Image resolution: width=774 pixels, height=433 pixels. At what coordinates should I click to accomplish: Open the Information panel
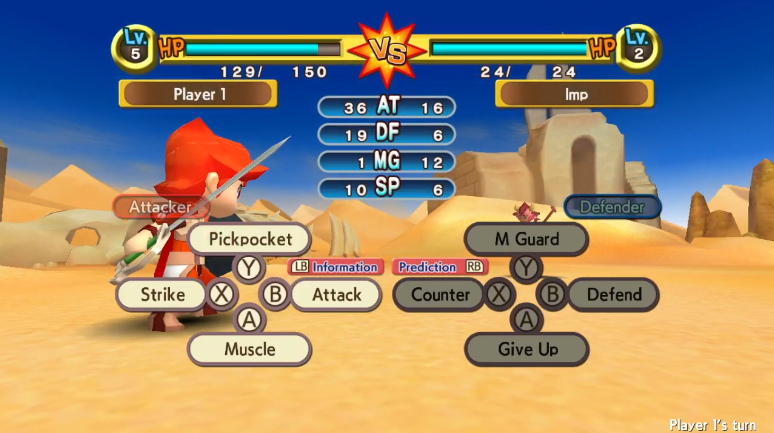(x=335, y=267)
